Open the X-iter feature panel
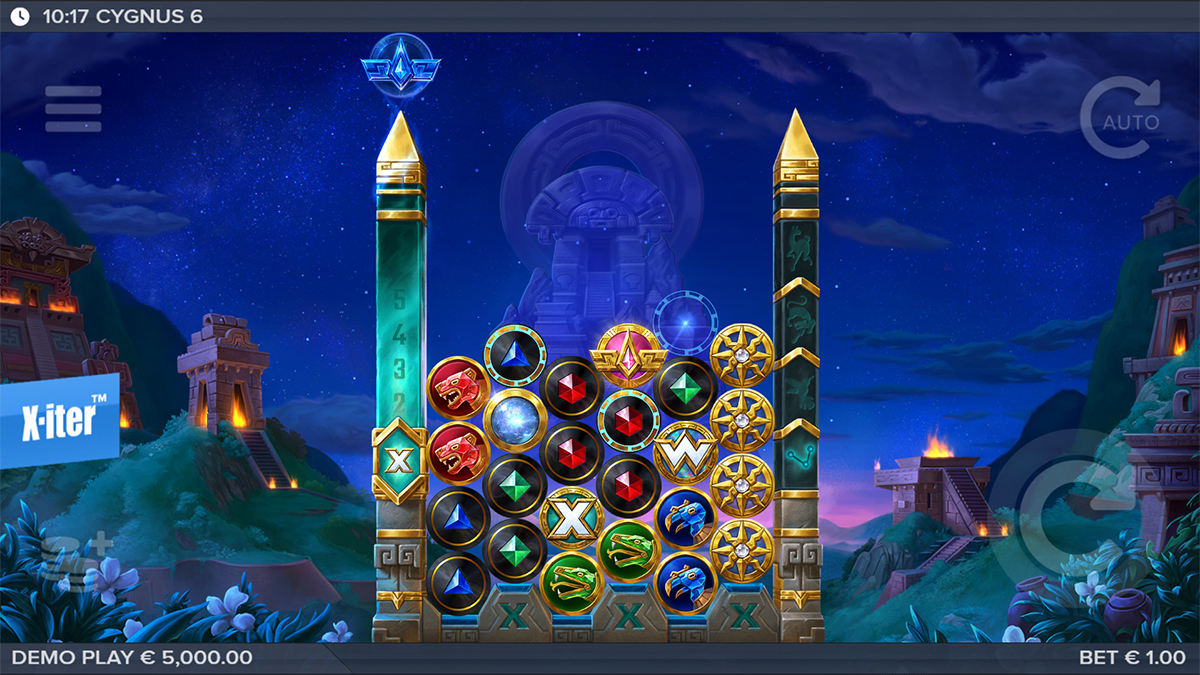The image size is (1200, 675). 59,421
